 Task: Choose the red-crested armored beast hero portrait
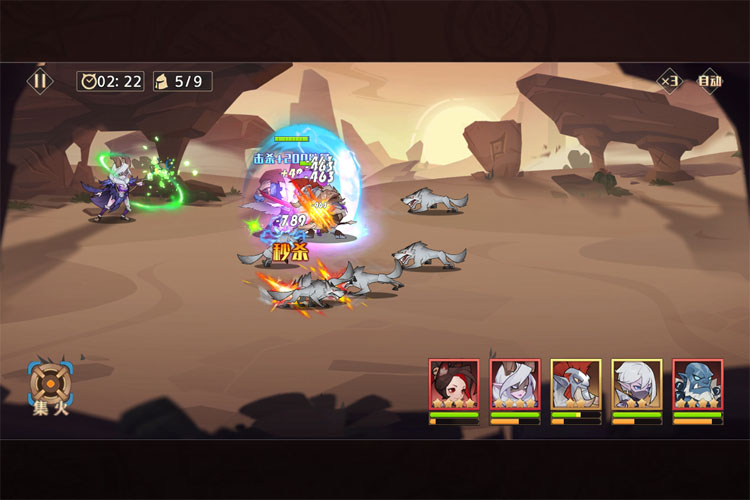(576, 385)
